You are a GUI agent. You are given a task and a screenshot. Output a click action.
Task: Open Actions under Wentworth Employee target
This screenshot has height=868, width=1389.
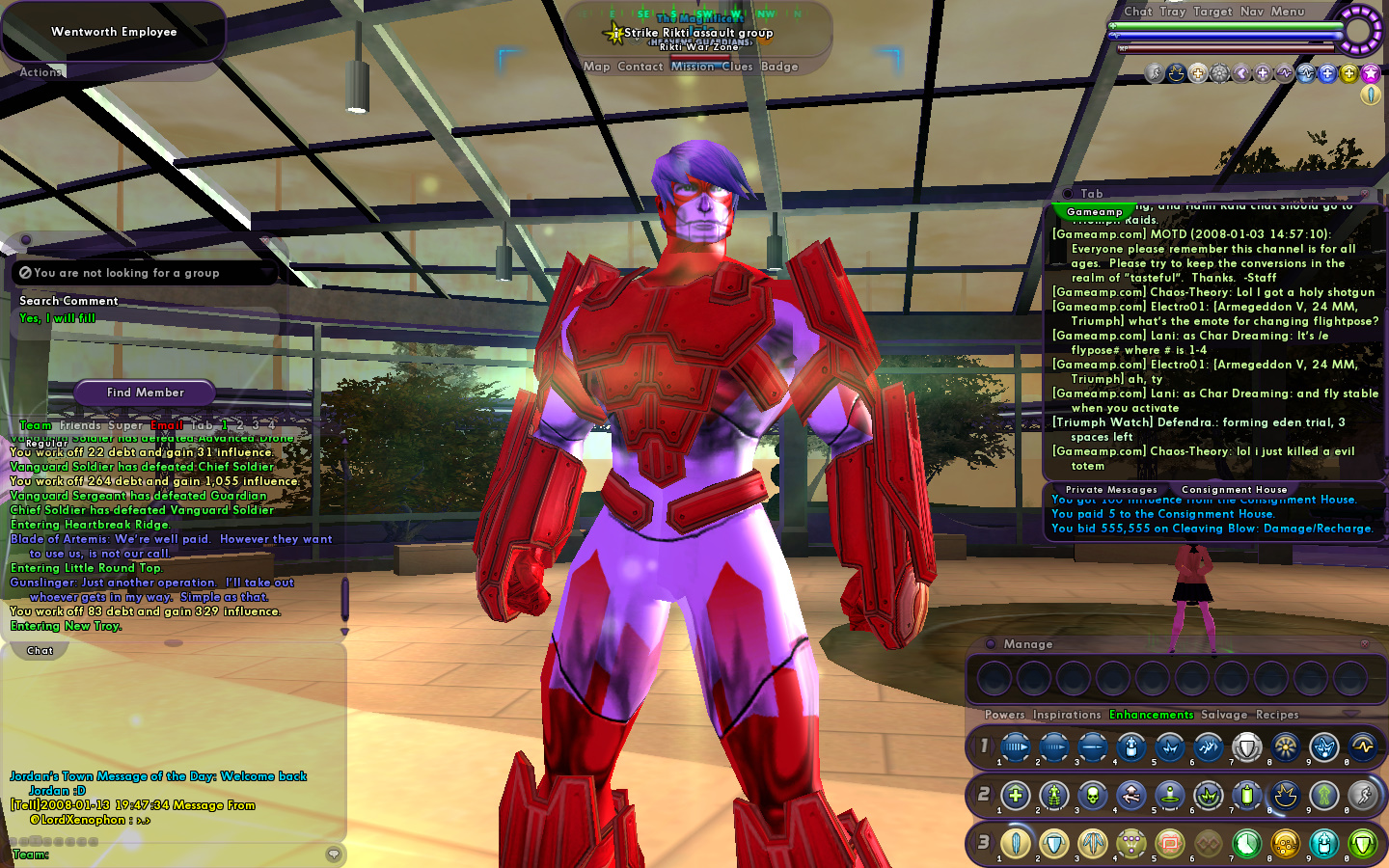41,72
